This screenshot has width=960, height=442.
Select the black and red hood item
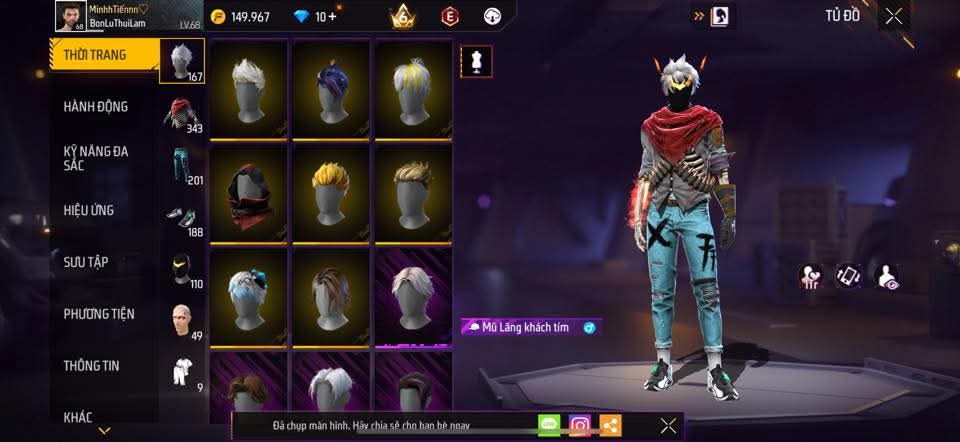click(248, 194)
